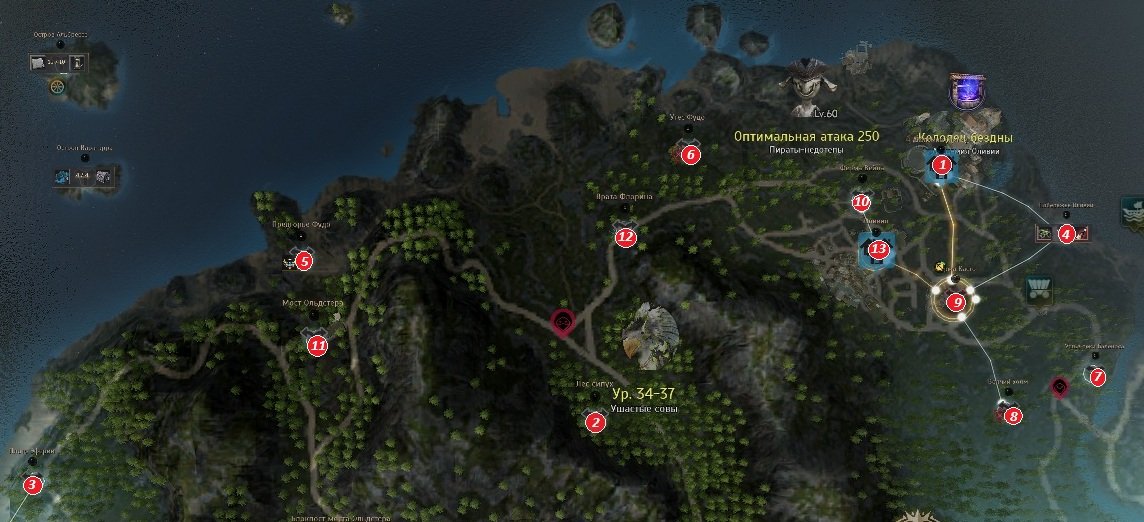Choose node 5 at Предгорье Фудэ
Screen dimensions: 1144x522
click(x=304, y=261)
